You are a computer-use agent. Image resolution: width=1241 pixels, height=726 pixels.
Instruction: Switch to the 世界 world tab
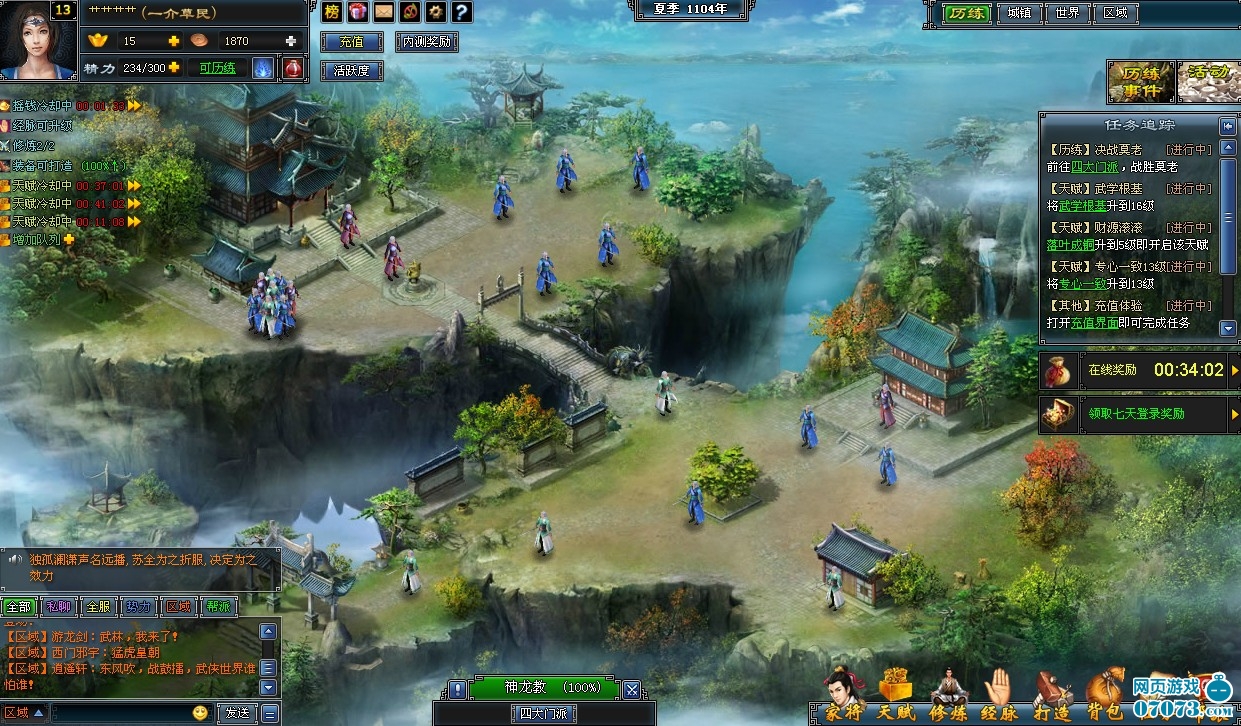click(x=1067, y=13)
